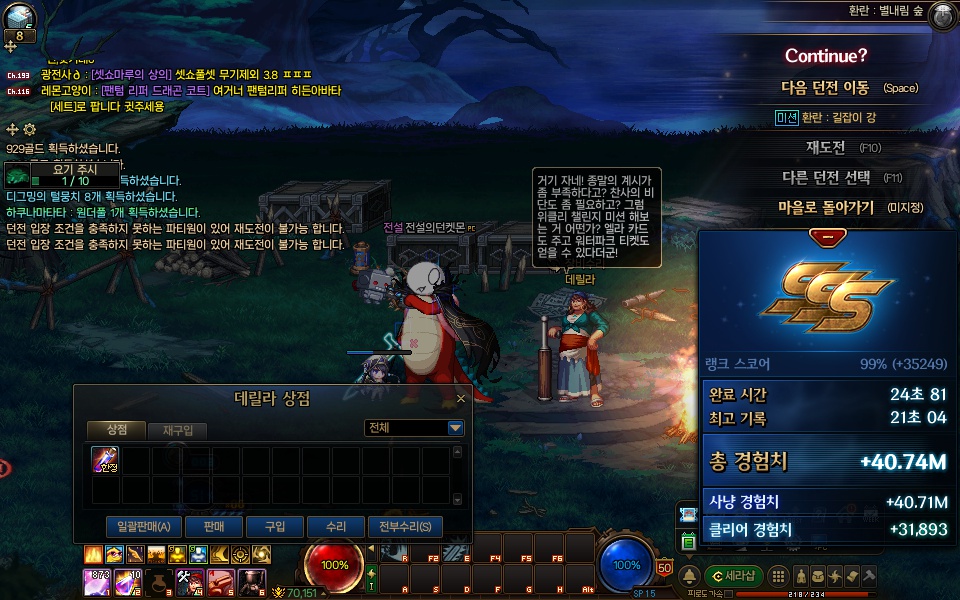The height and width of the screenshot is (600, 960).
Task: Choose the 다른 던전 선택 option
Action: (826, 178)
